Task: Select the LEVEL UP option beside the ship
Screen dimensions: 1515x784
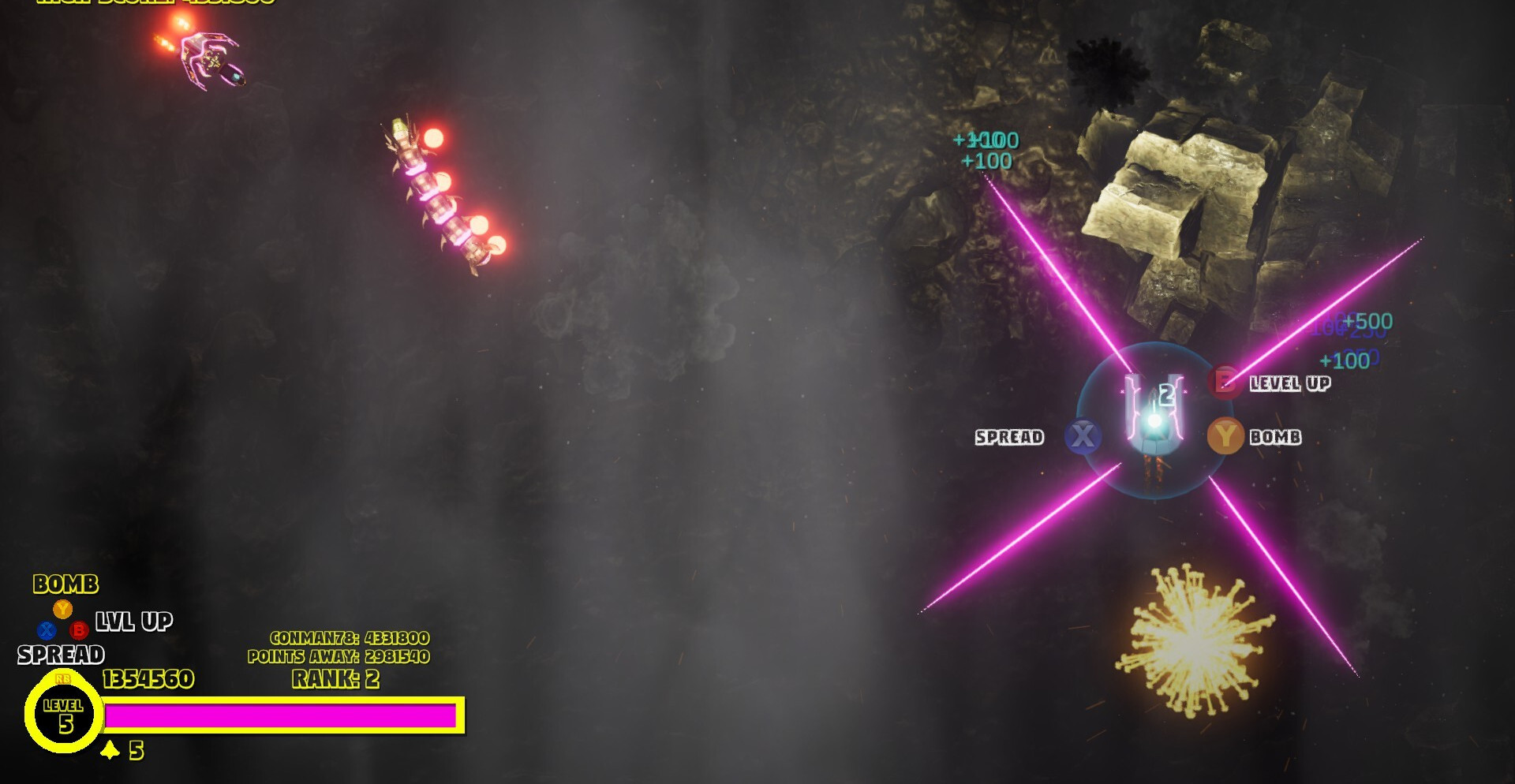Action: 1289,383
